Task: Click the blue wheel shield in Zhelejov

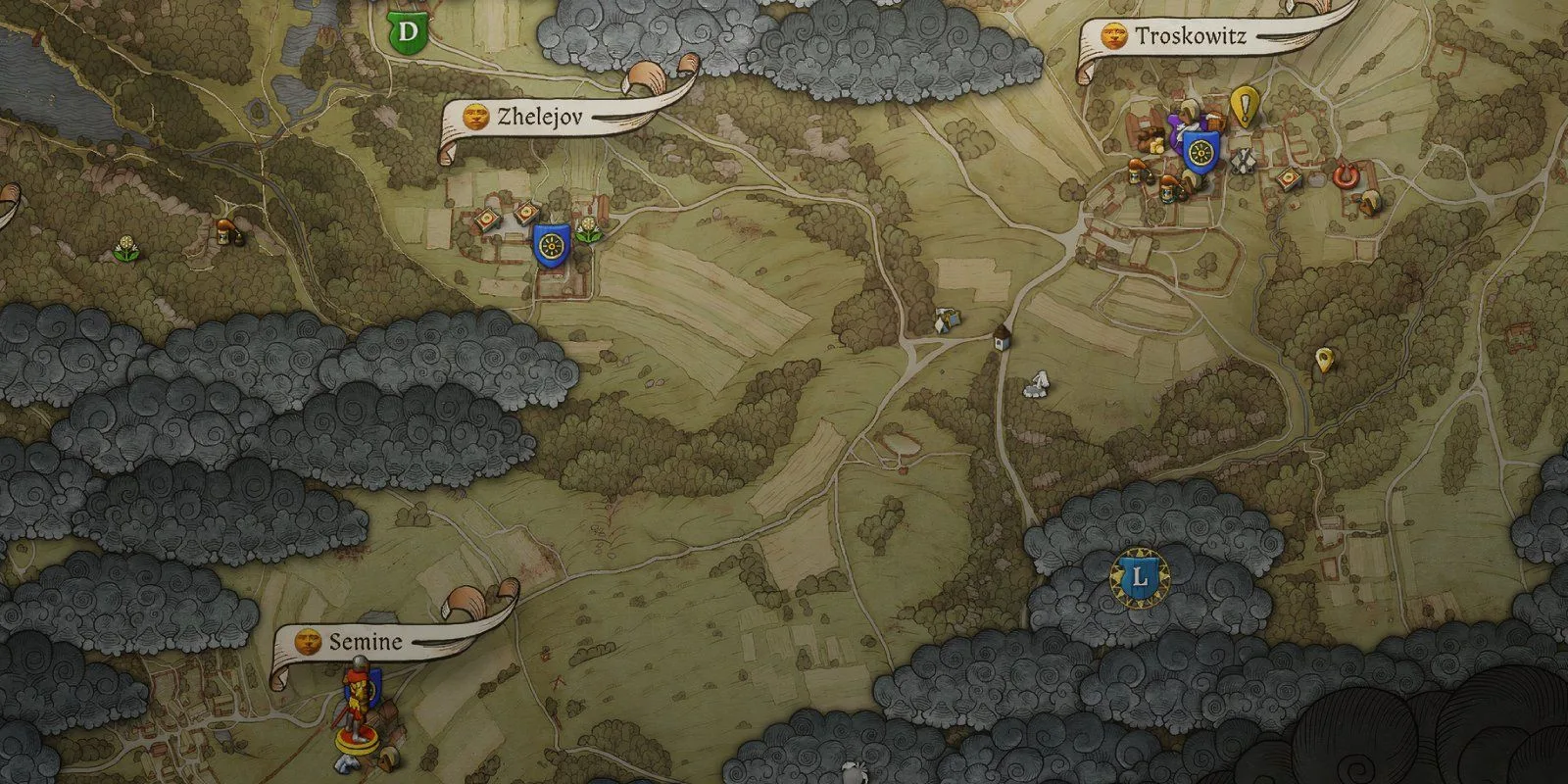Action: click(551, 244)
